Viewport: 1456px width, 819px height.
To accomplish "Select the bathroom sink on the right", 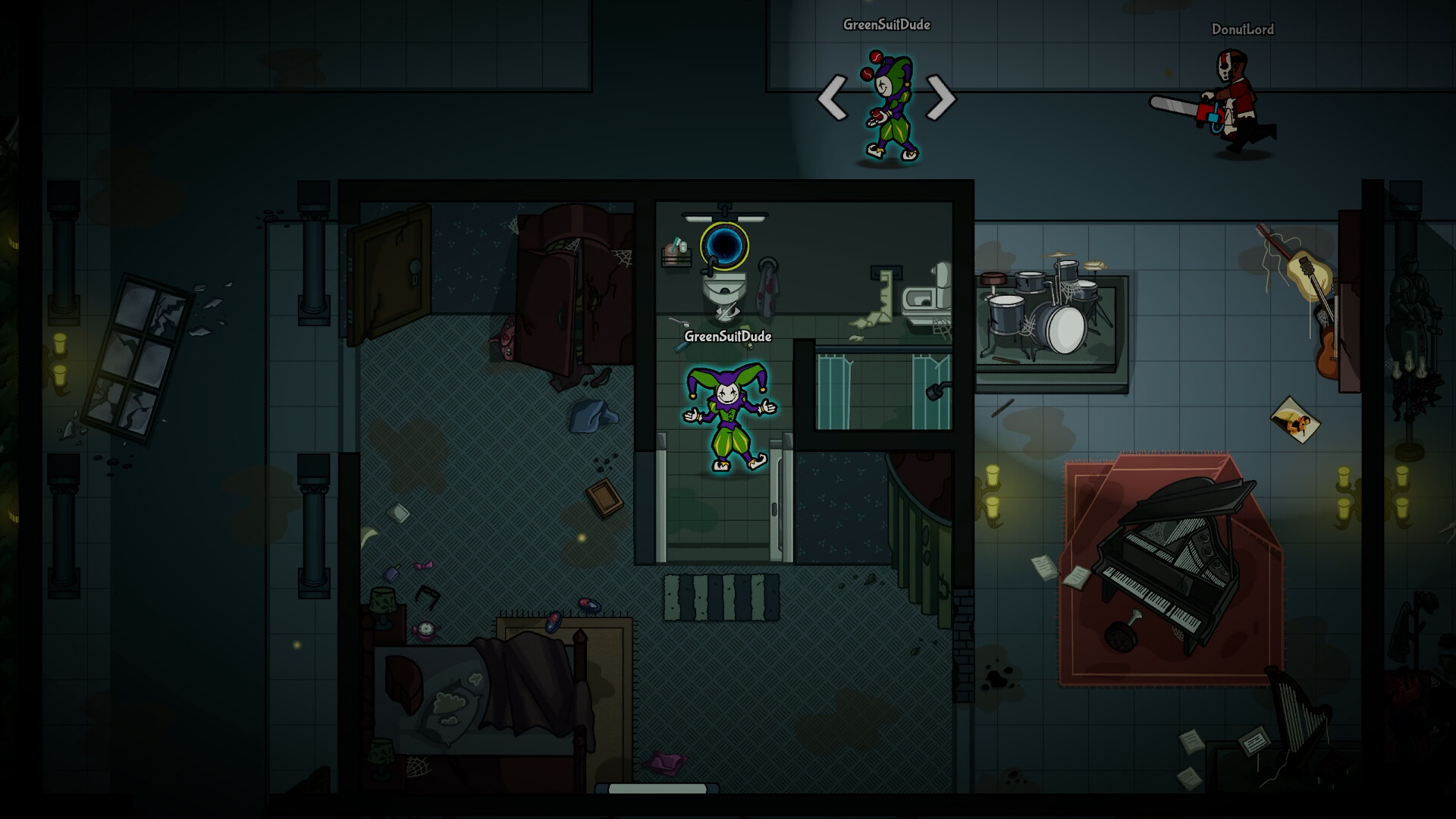I will point(924,298).
